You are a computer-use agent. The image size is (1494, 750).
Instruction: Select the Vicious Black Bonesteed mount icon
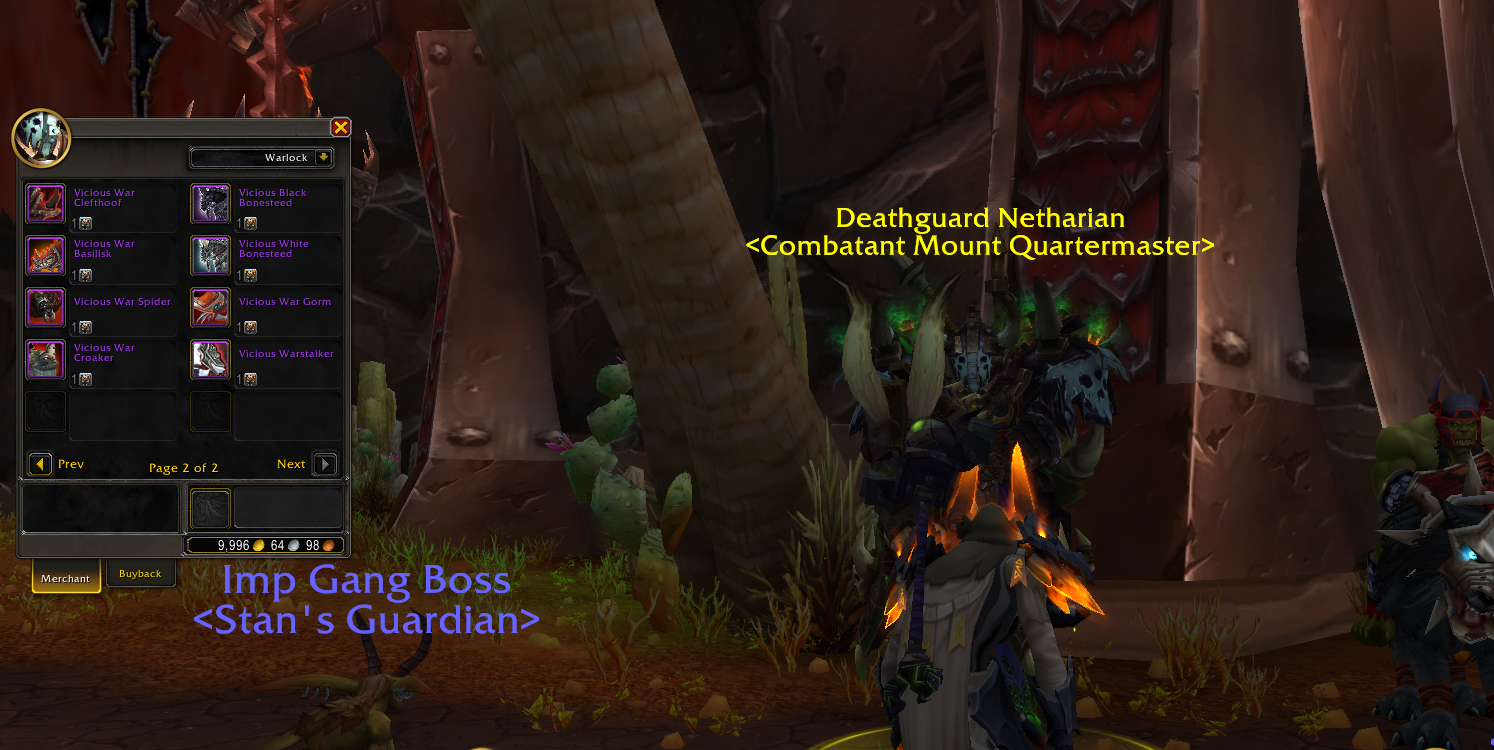[x=209, y=203]
